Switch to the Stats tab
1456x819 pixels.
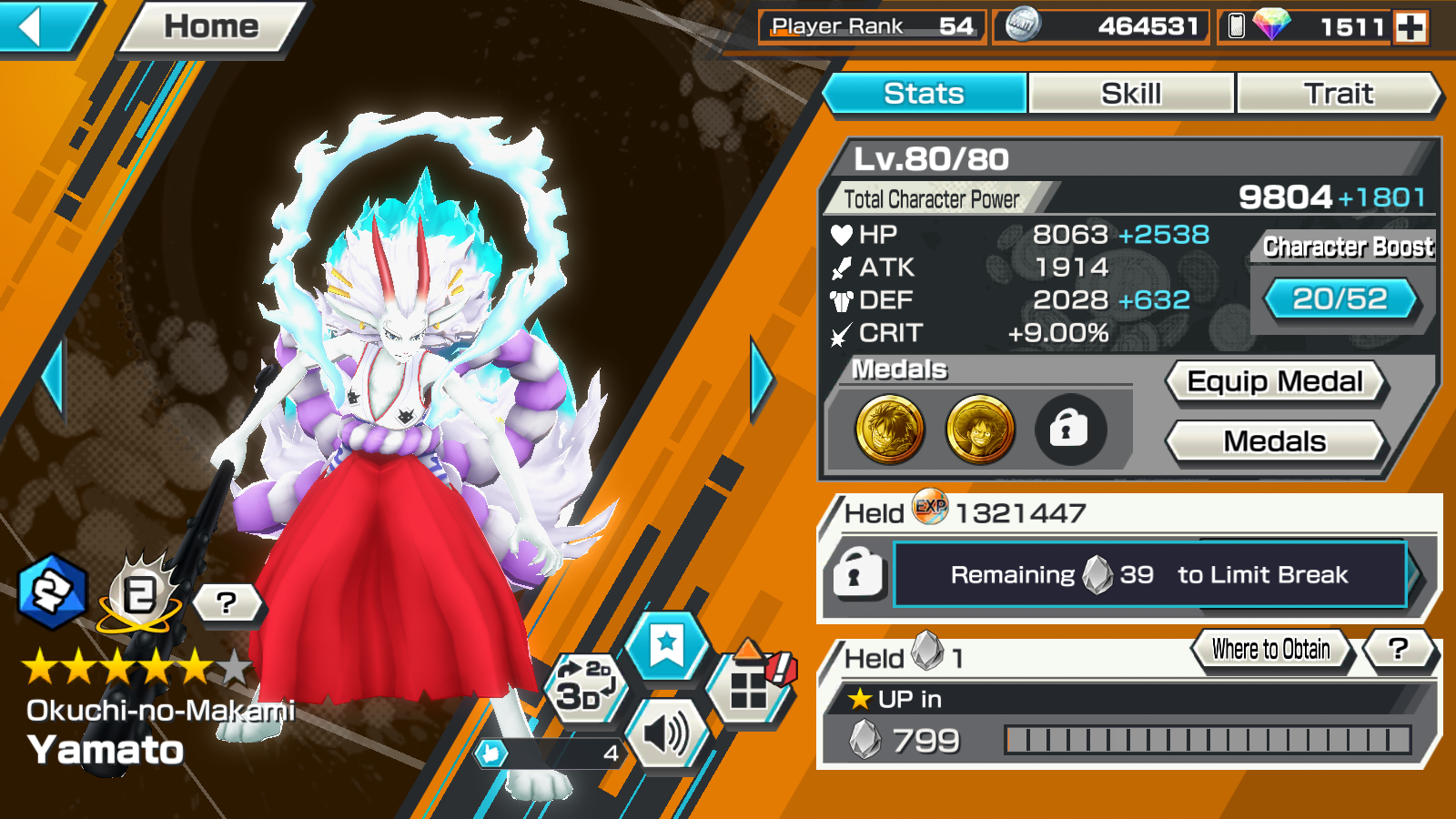[924, 94]
